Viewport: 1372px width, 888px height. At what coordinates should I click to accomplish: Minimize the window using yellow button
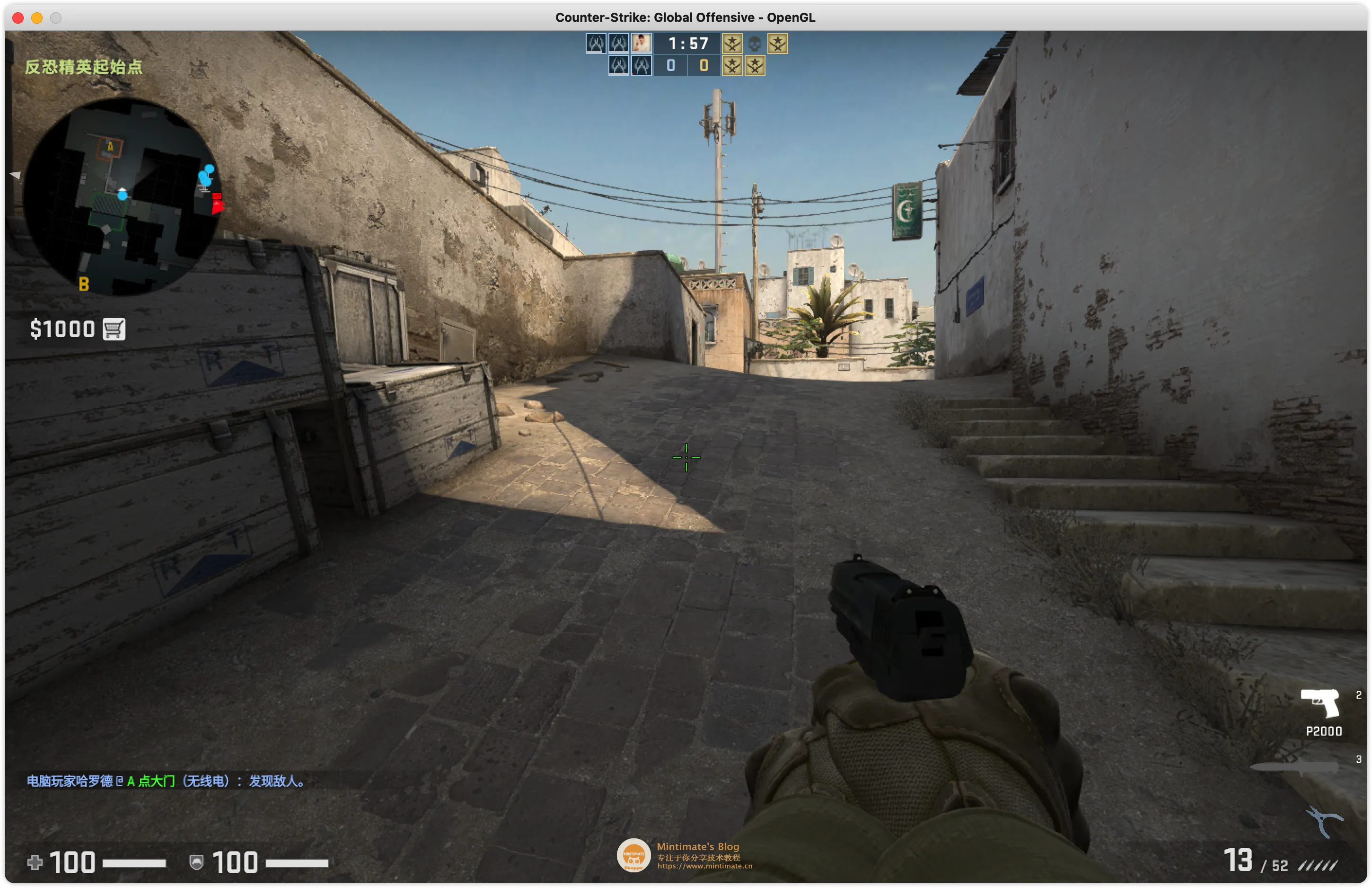37,18
